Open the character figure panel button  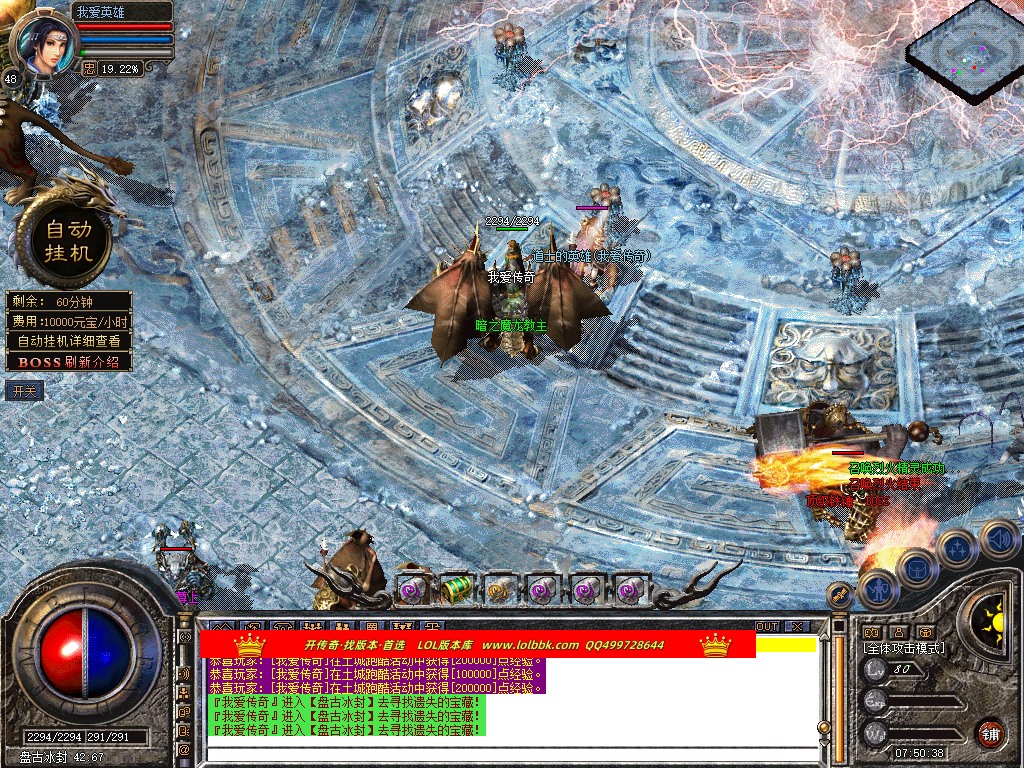pos(879,589)
